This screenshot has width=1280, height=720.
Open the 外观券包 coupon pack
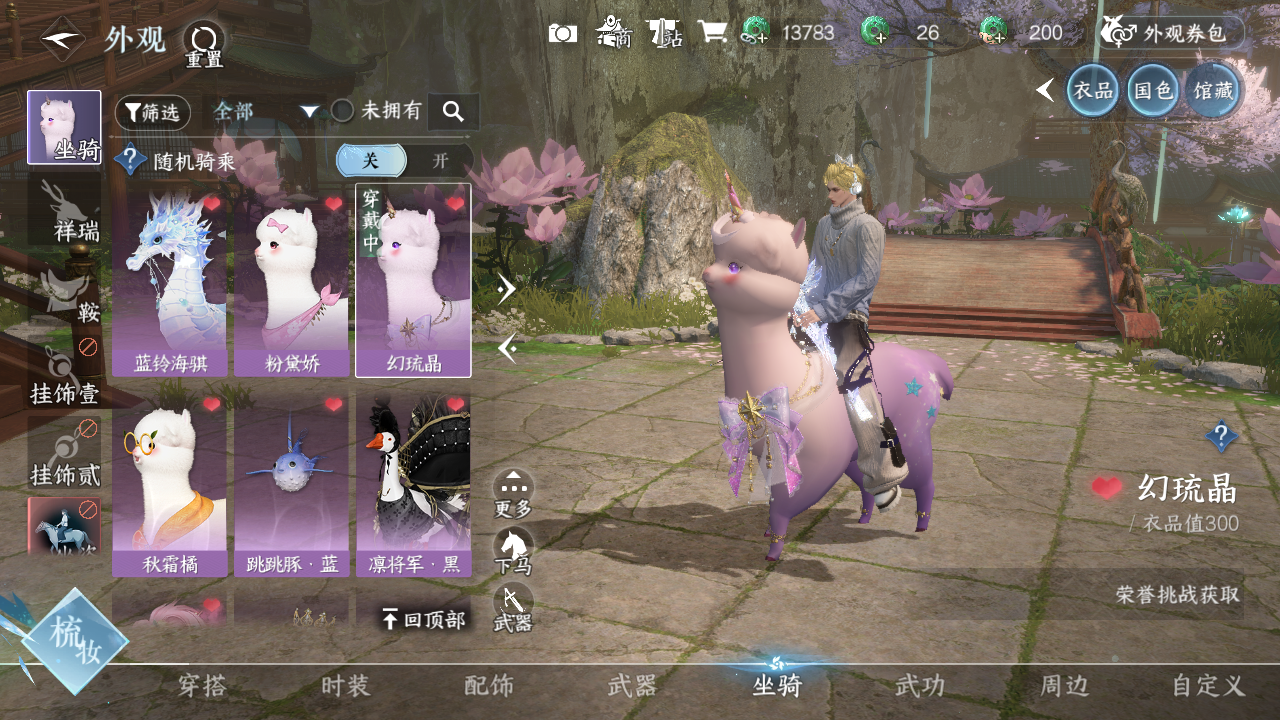[x=1172, y=33]
